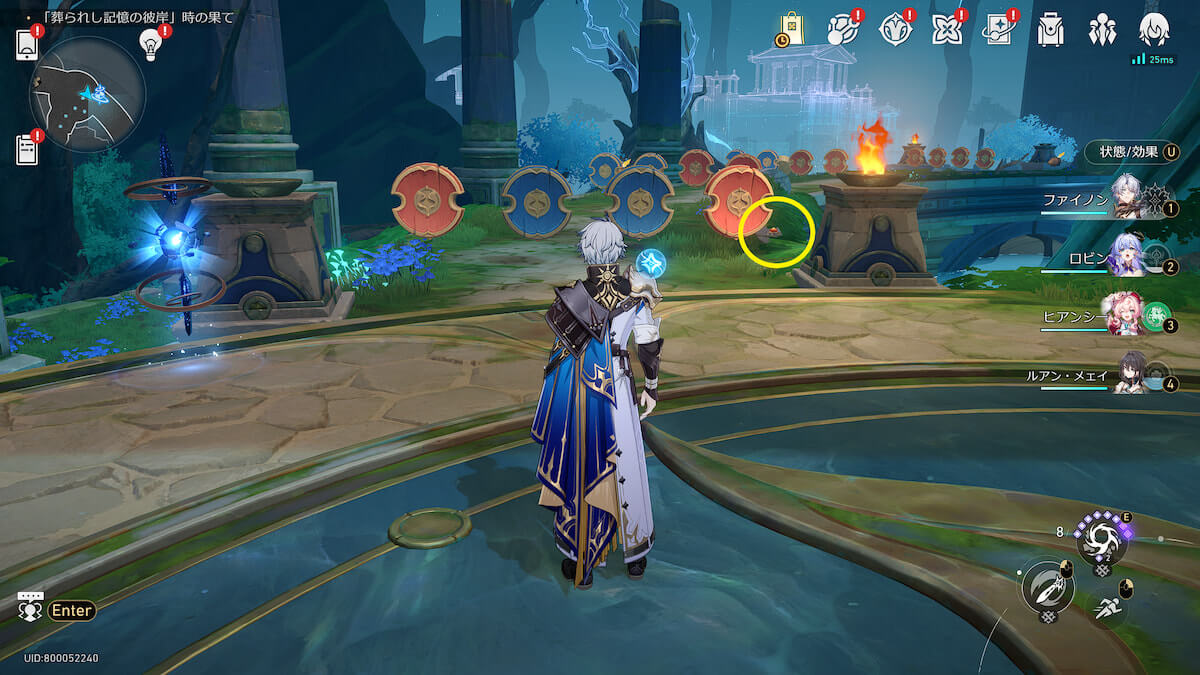Use the sword basic attack icon
This screenshot has width=1200, height=675.
tap(1047, 586)
